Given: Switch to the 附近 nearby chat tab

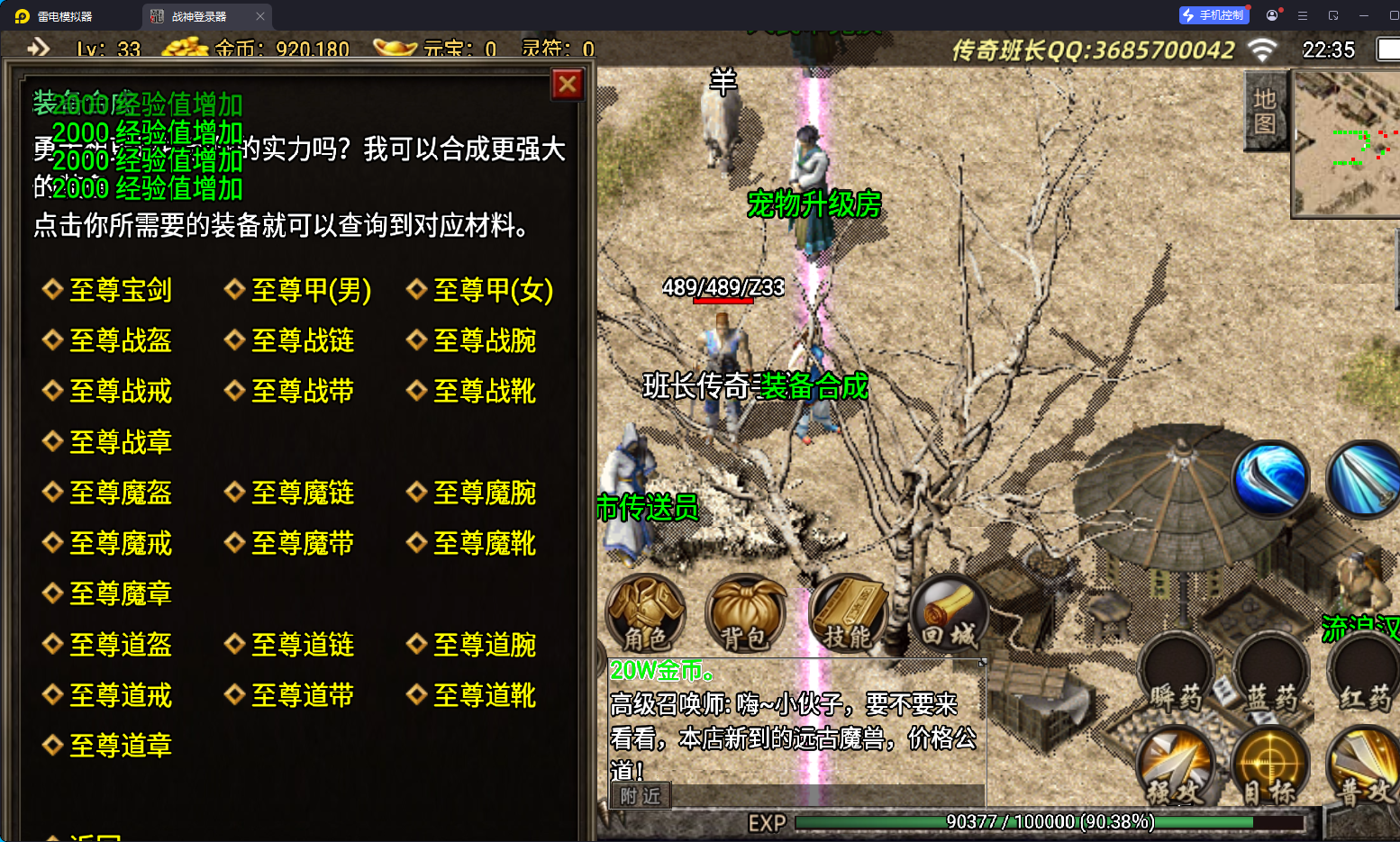Looking at the screenshot, I should coord(640,796).
